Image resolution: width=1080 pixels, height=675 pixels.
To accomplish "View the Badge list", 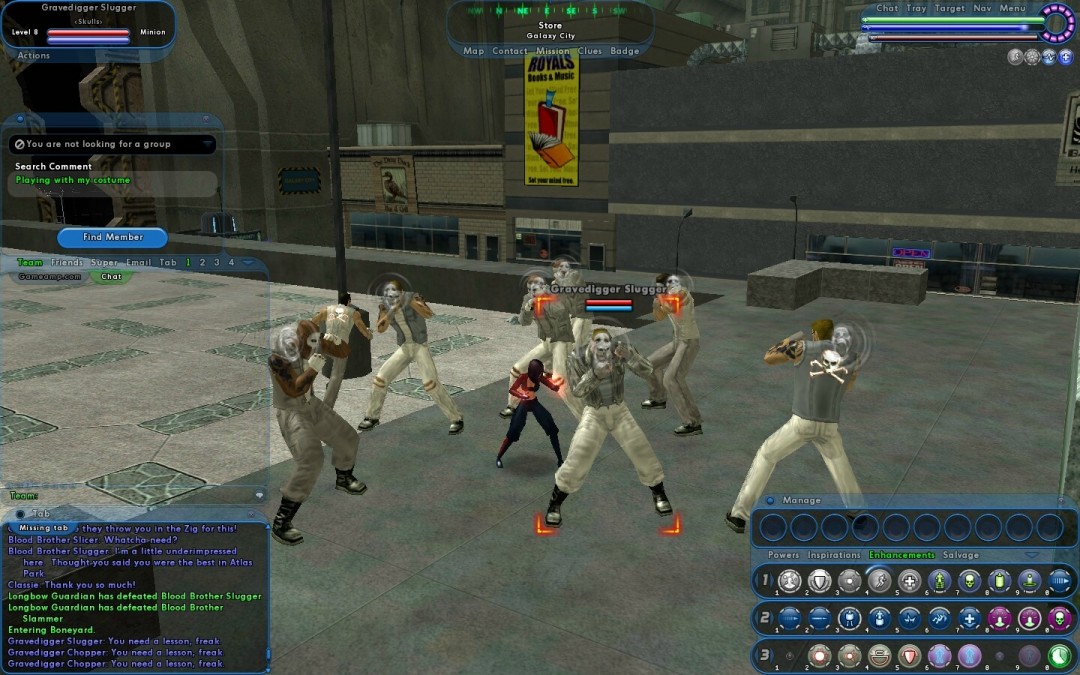I will coord(624,51).
